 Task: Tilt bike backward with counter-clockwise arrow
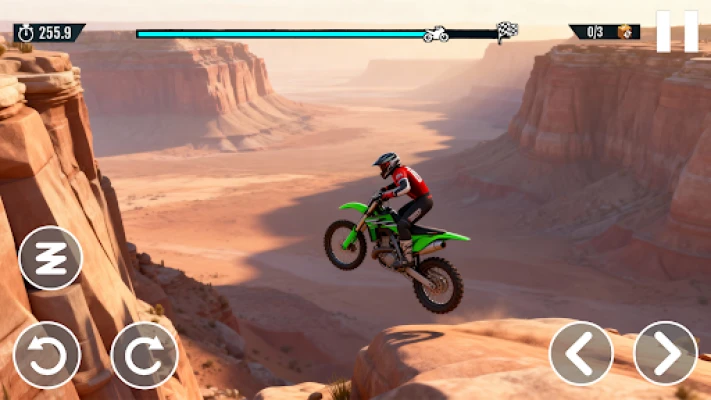(46, 354)
